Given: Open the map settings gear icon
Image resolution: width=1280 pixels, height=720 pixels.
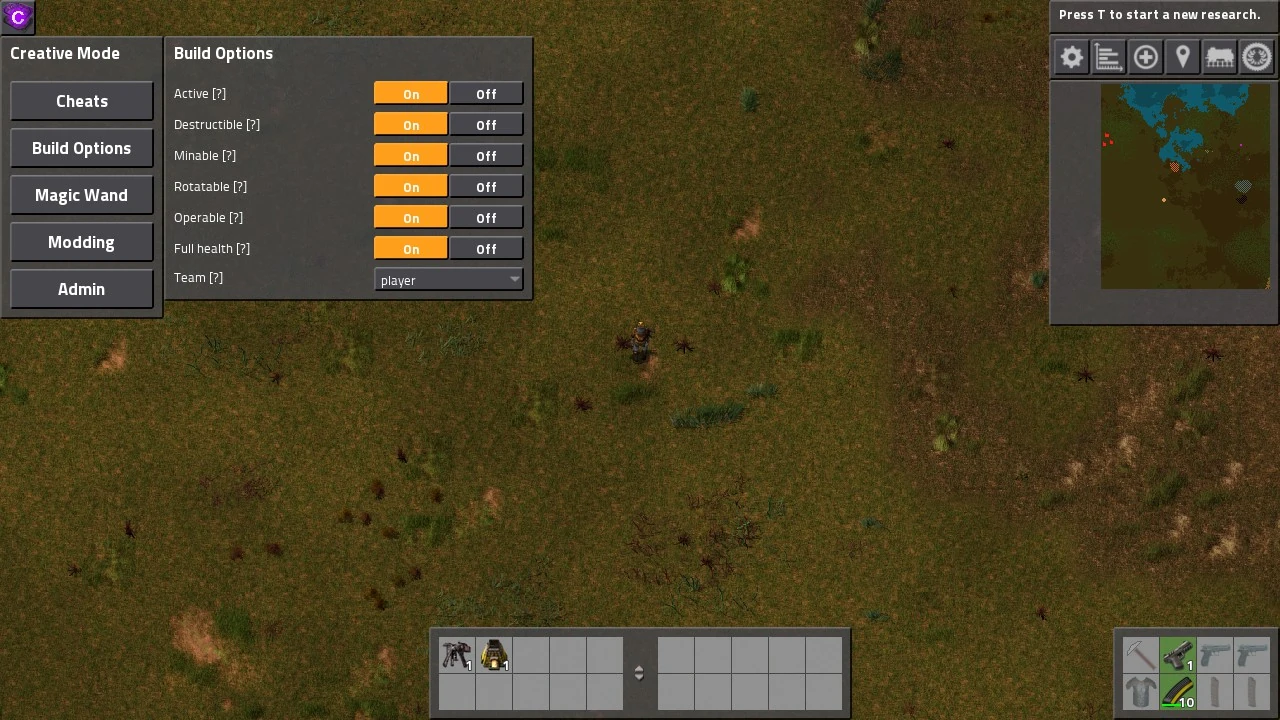Looking at the screenshot, I should [x=1070, y=57].
